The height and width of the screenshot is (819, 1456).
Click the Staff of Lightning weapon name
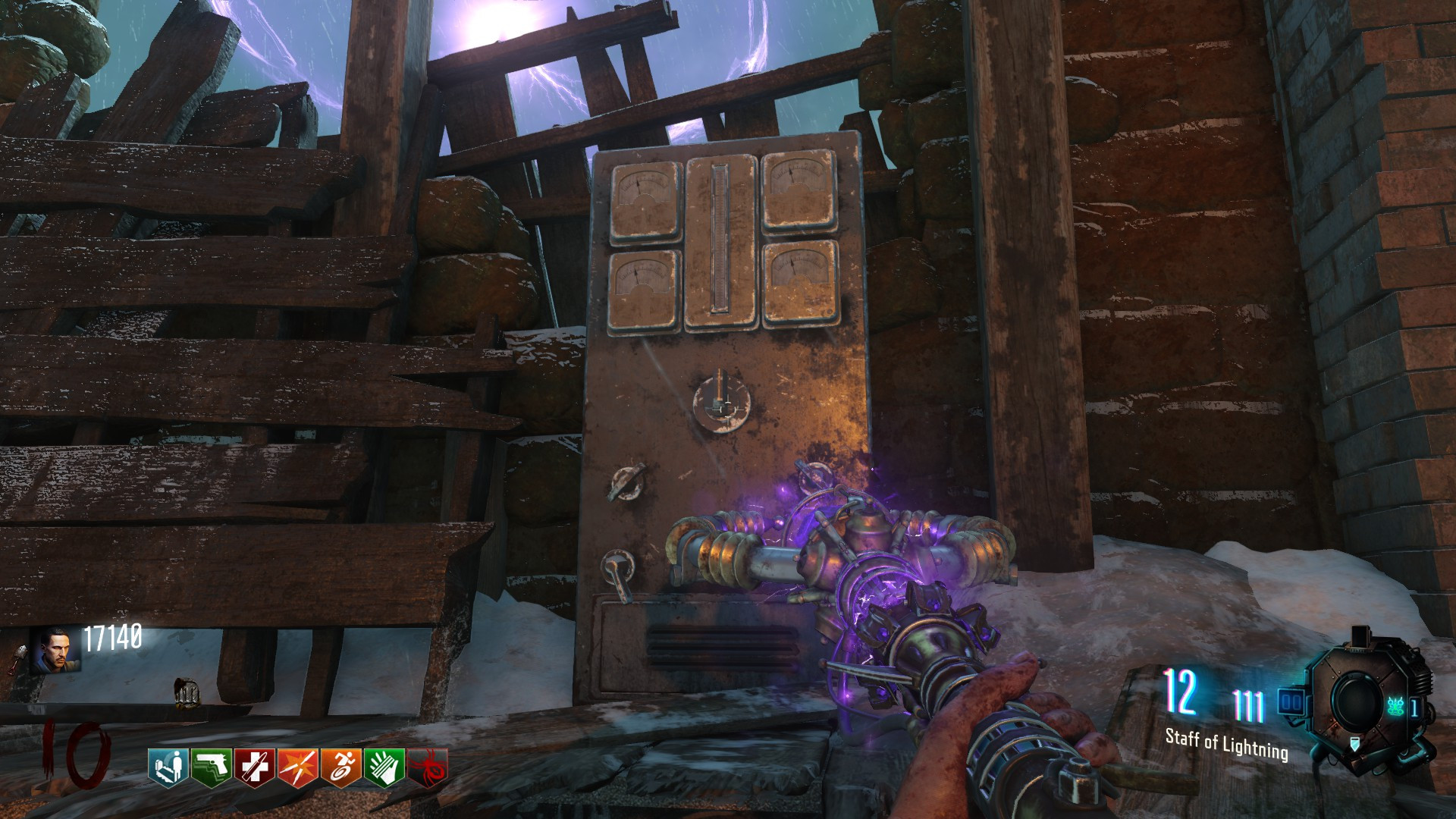[1226, 743]
